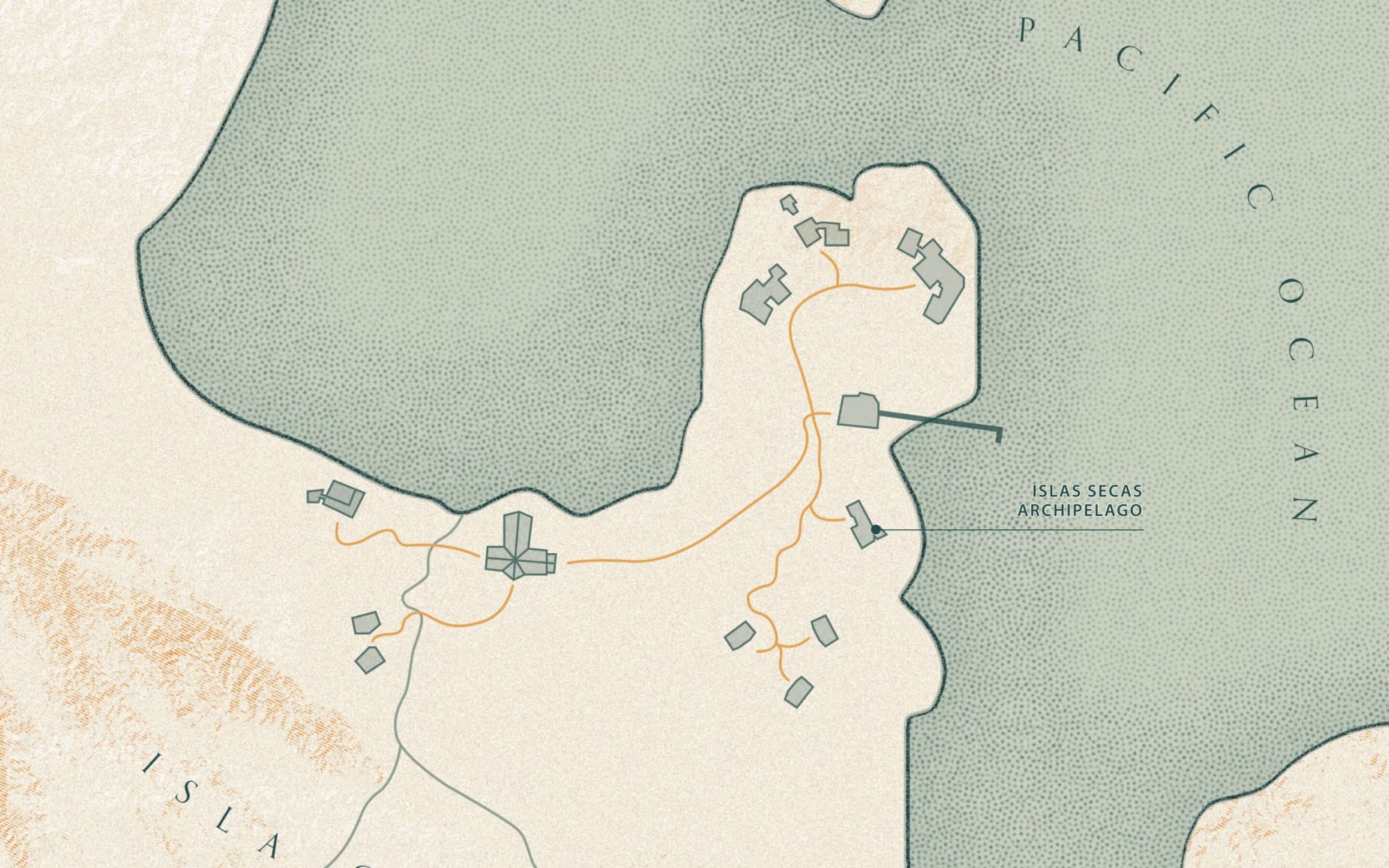Select the Islas Secas Archipelago map marker
This screenshot has width=1389, height=868.
[876, 529]
